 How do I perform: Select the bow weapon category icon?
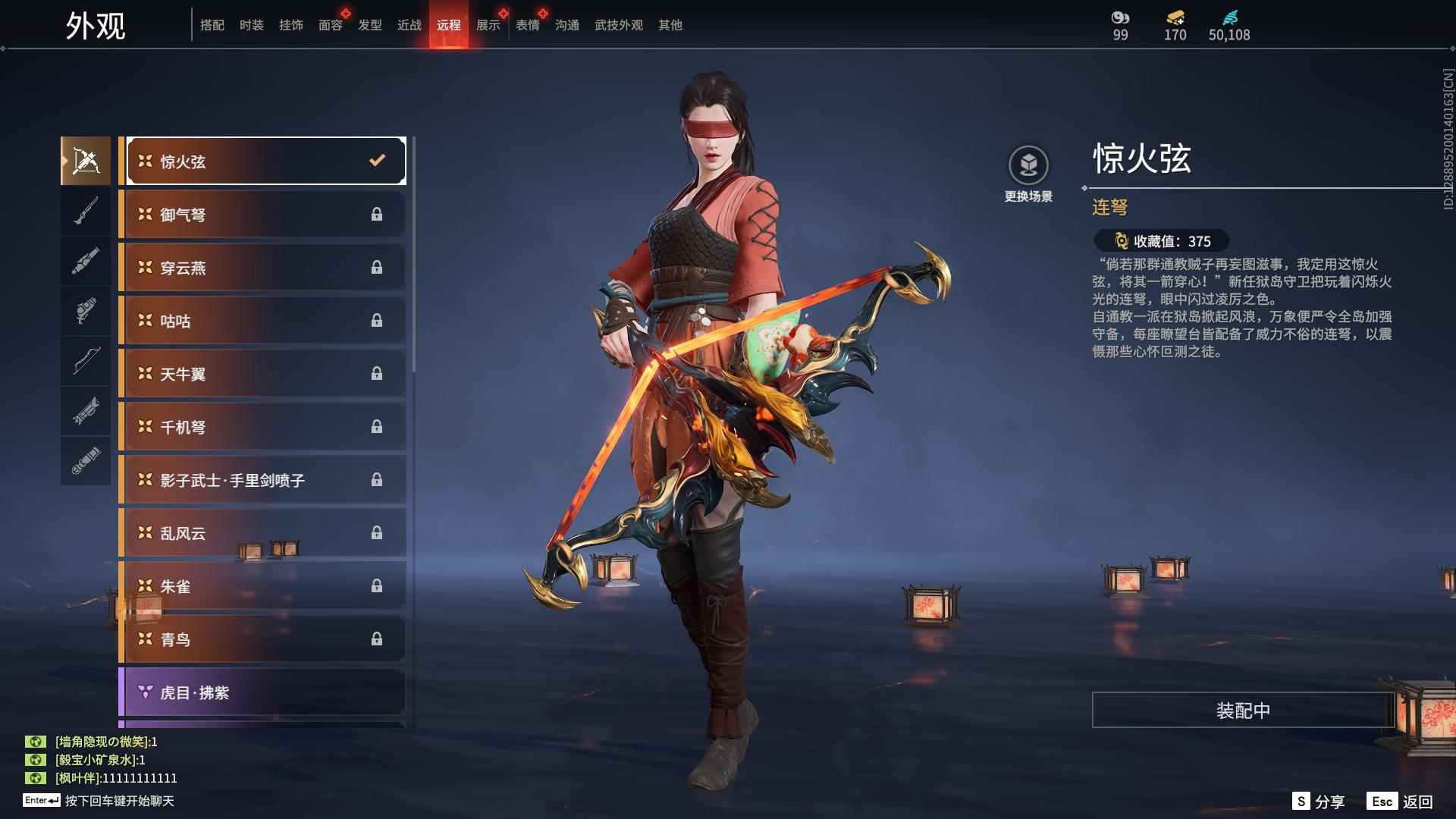point(86,362)
